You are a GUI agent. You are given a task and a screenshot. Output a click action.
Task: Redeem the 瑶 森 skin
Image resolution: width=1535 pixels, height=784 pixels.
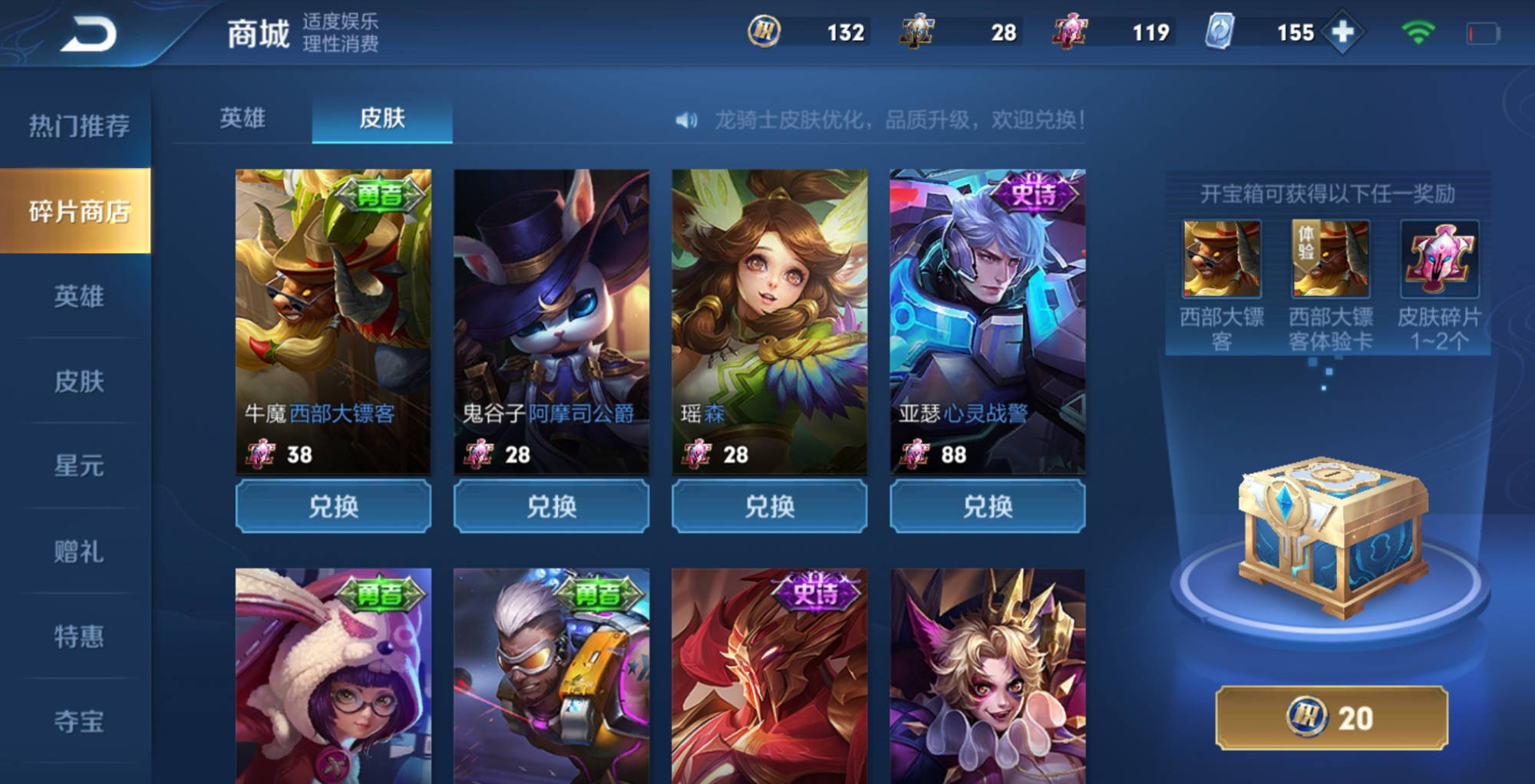769,506
